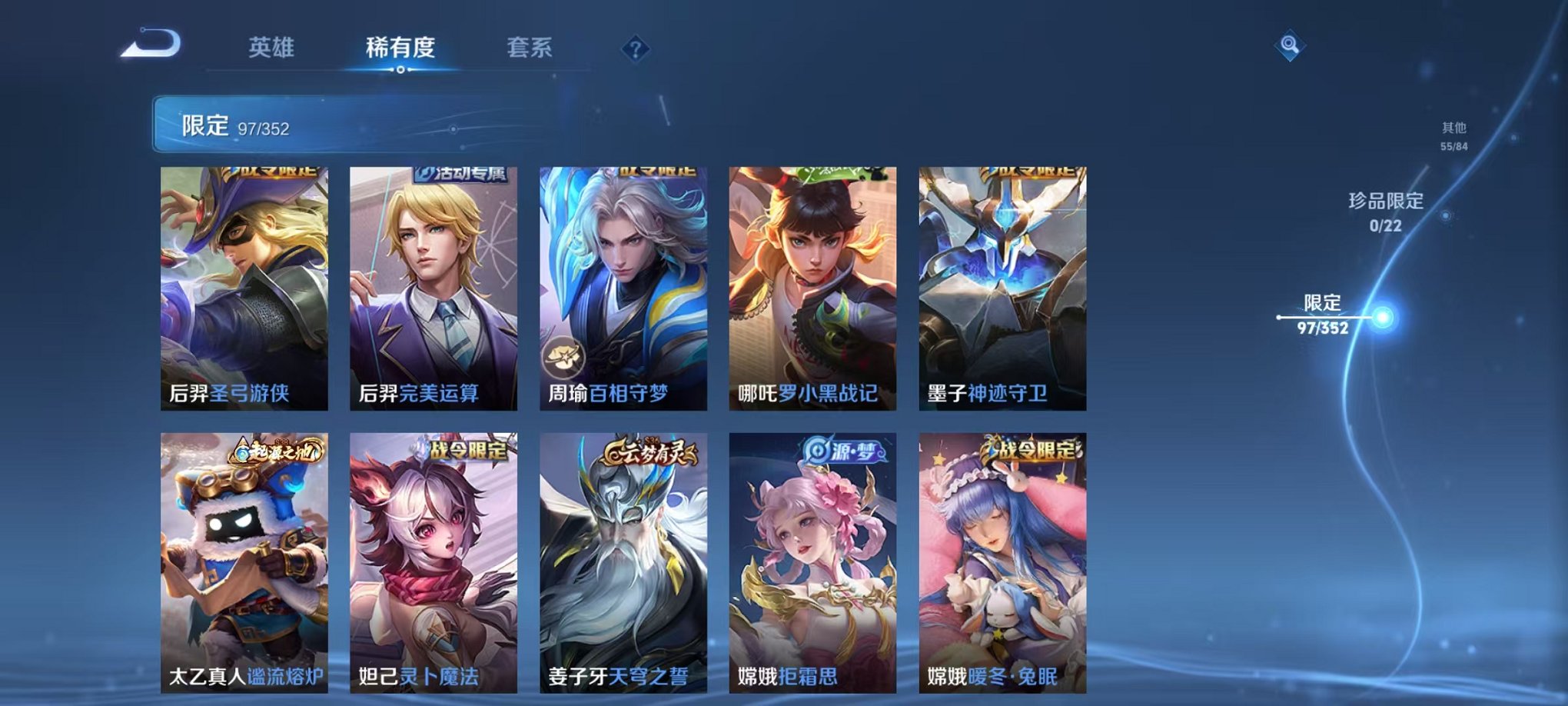Viewport: 1568px width, 706px height.
Task: Switch to the 英雄 tab
Action: click(x=273, y=48)
